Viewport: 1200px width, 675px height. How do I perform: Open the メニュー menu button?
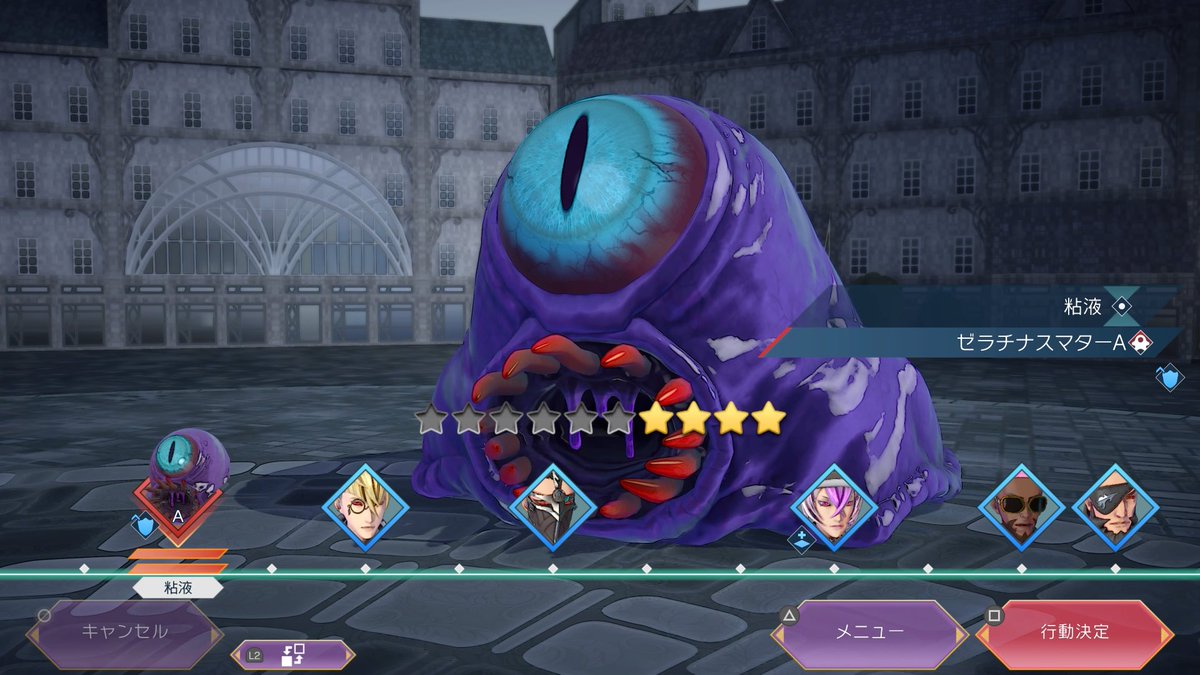click(869, 632)
